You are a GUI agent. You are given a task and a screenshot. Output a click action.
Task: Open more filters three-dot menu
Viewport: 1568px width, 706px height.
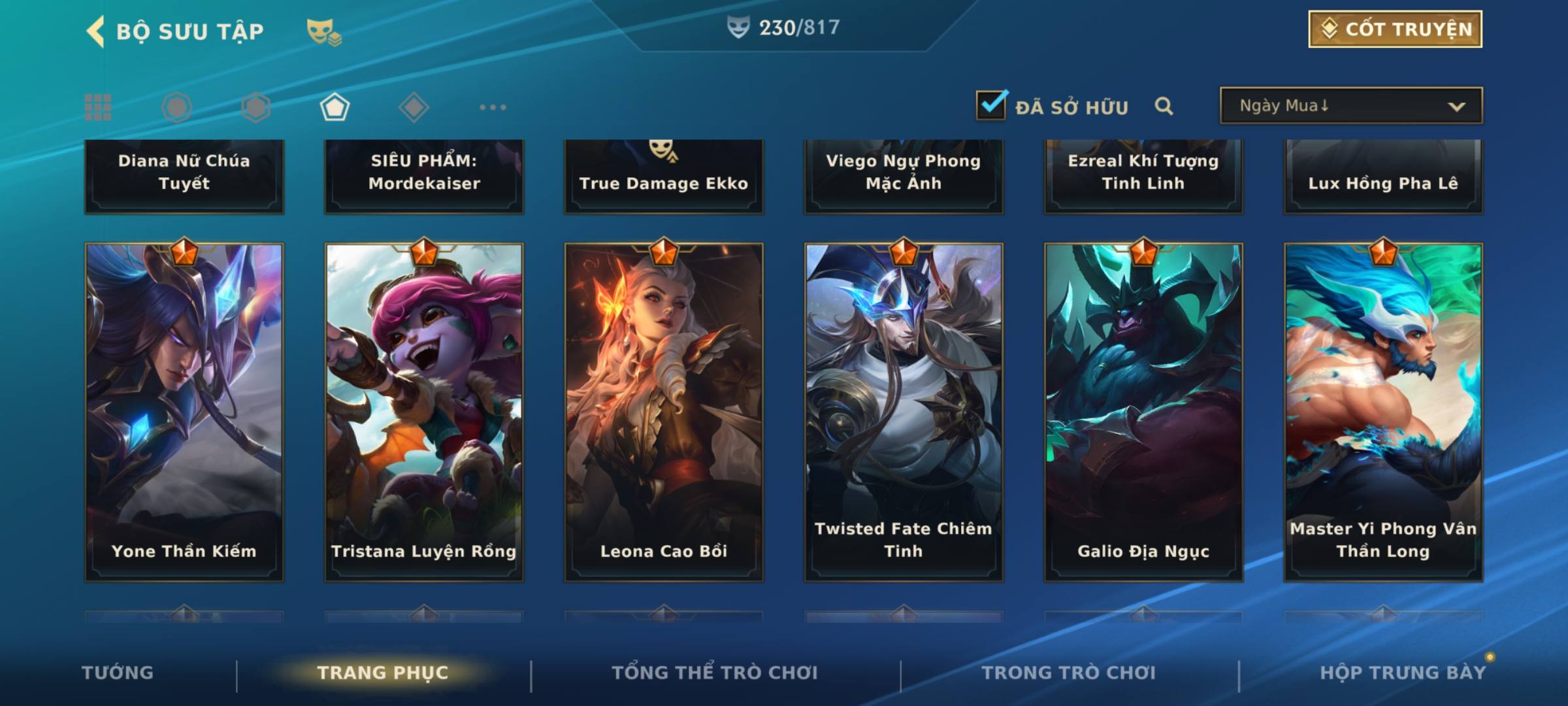493,107
